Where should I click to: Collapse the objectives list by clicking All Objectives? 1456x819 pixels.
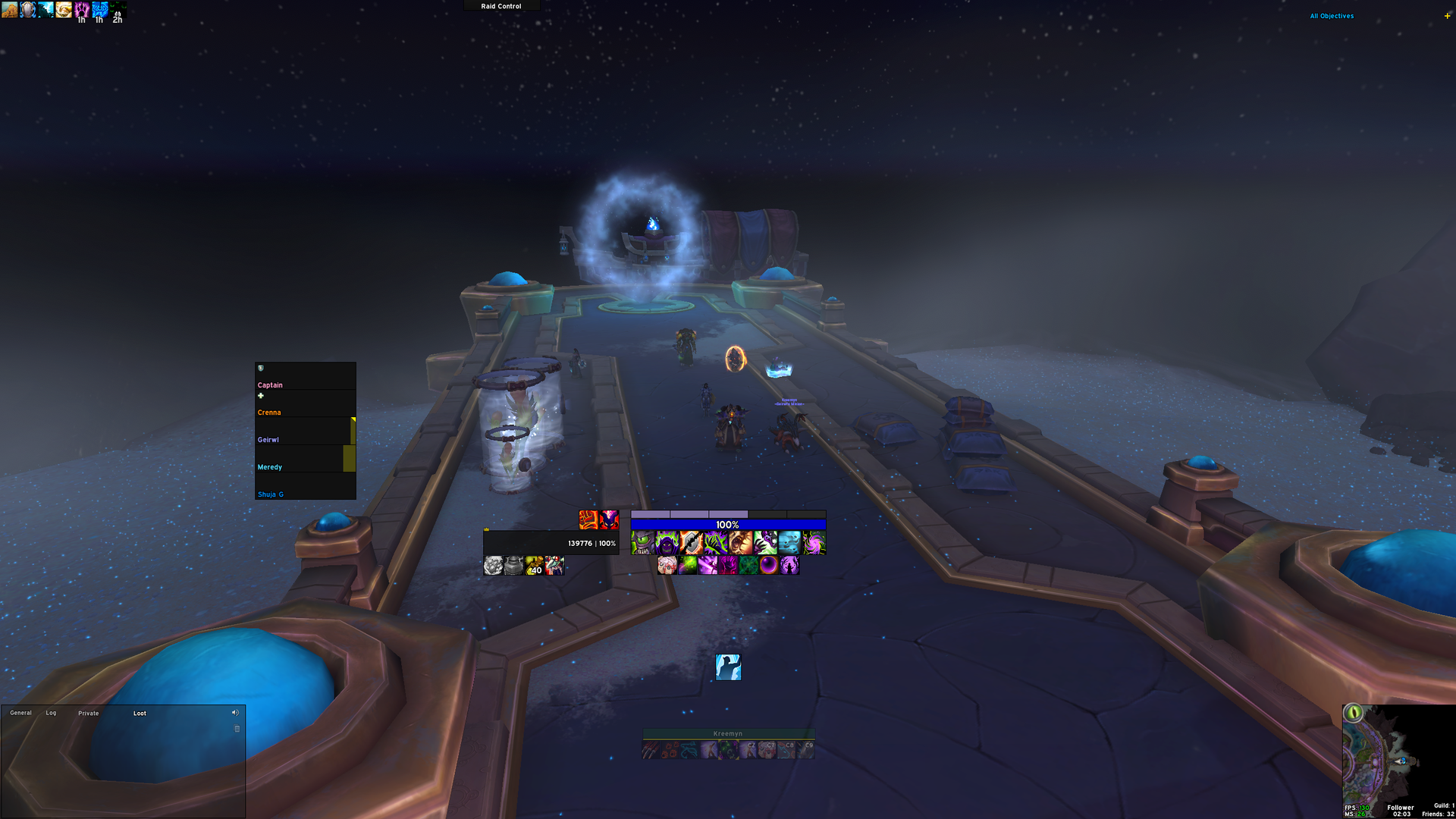pos(1330,15)
